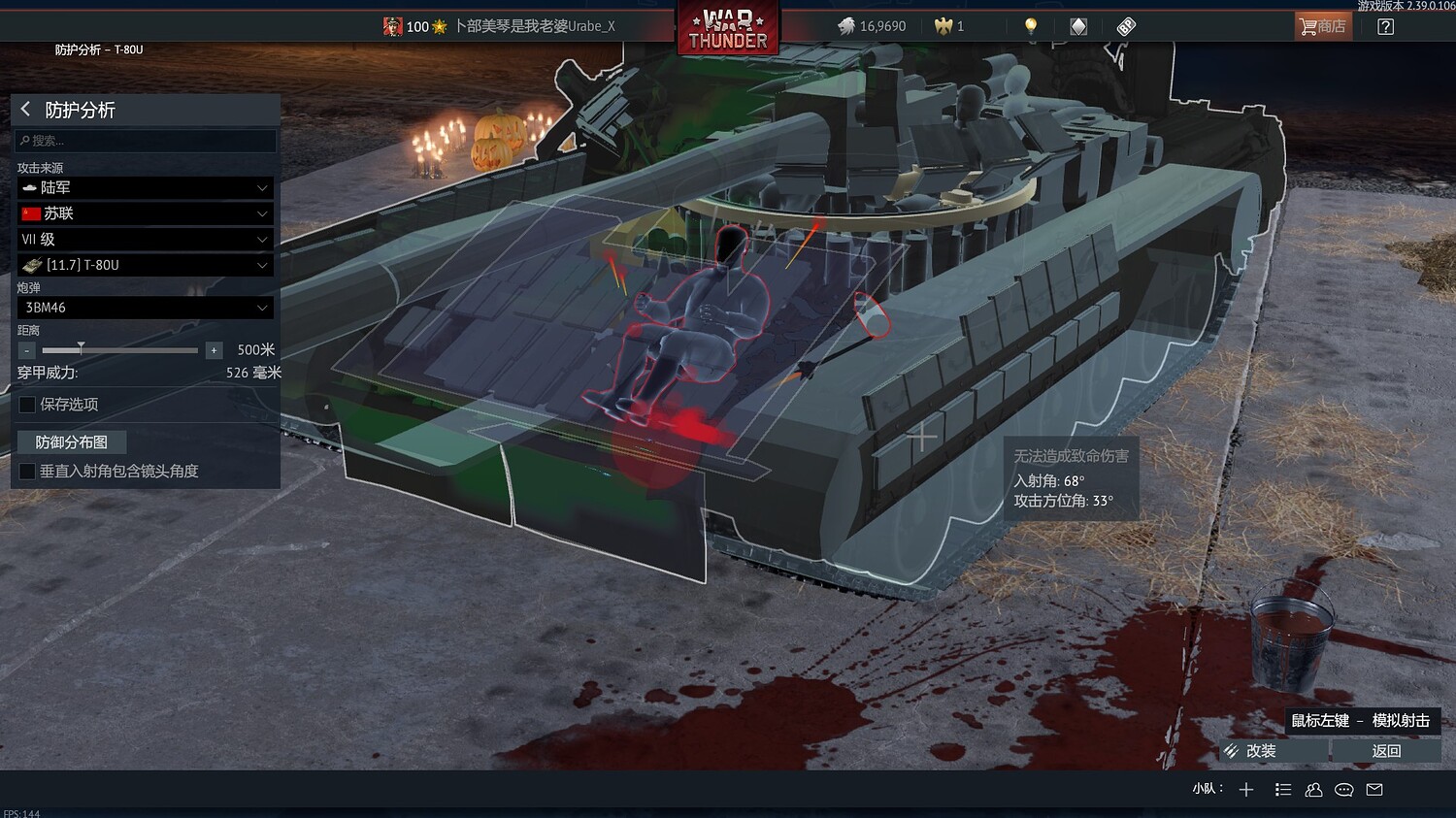
Task: Open the 陆军 attack source dropdown
Action: (x=144, y=187)
